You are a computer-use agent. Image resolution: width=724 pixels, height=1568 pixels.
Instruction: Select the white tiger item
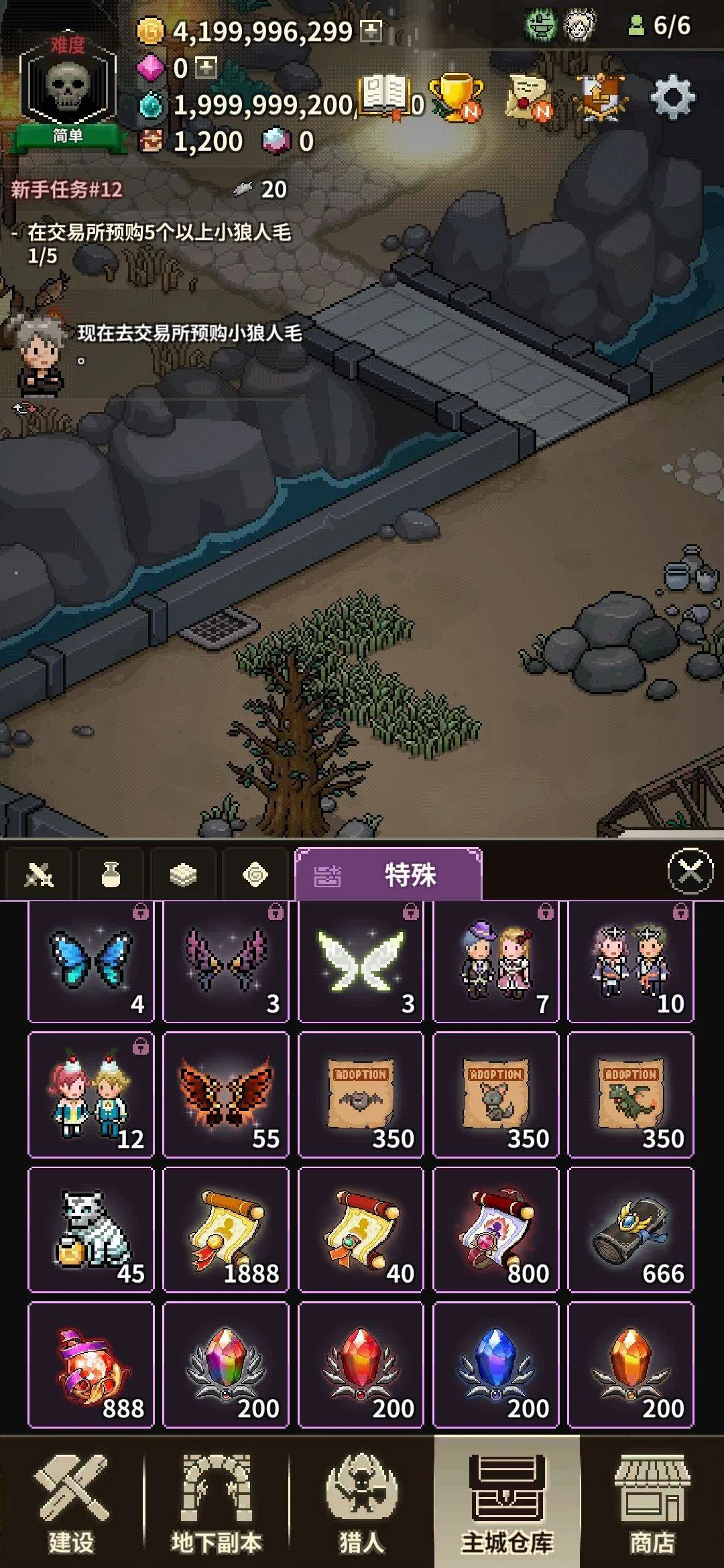[x=91, y=1229]
